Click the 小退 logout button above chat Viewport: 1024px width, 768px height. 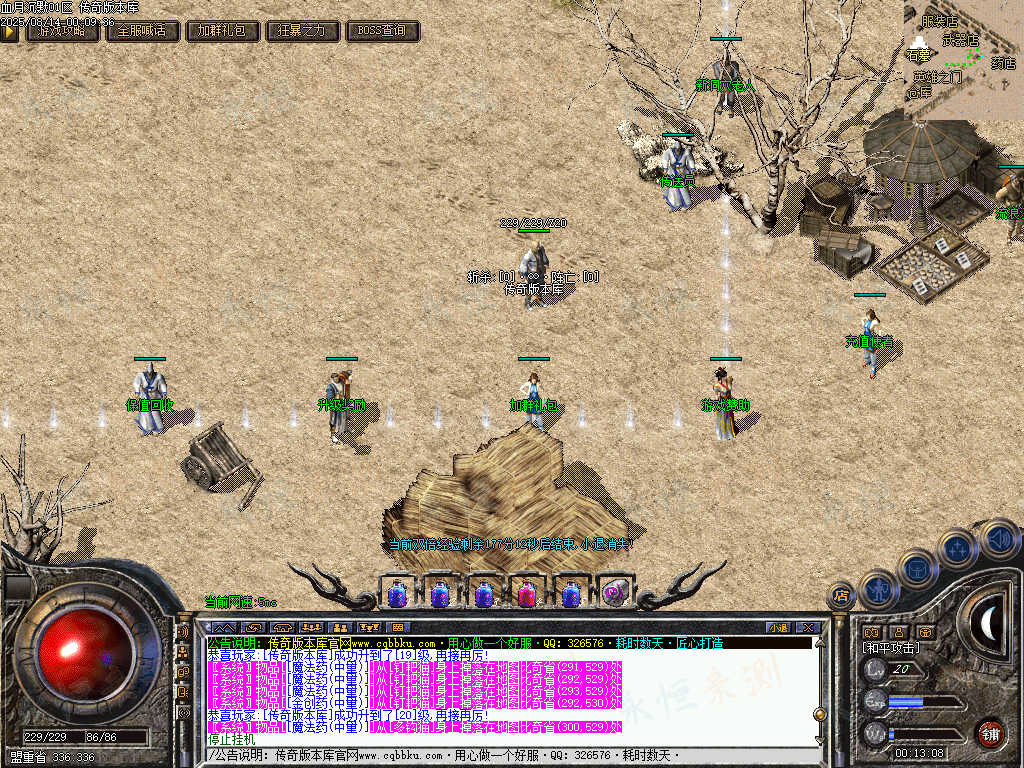tap(778, 627)
